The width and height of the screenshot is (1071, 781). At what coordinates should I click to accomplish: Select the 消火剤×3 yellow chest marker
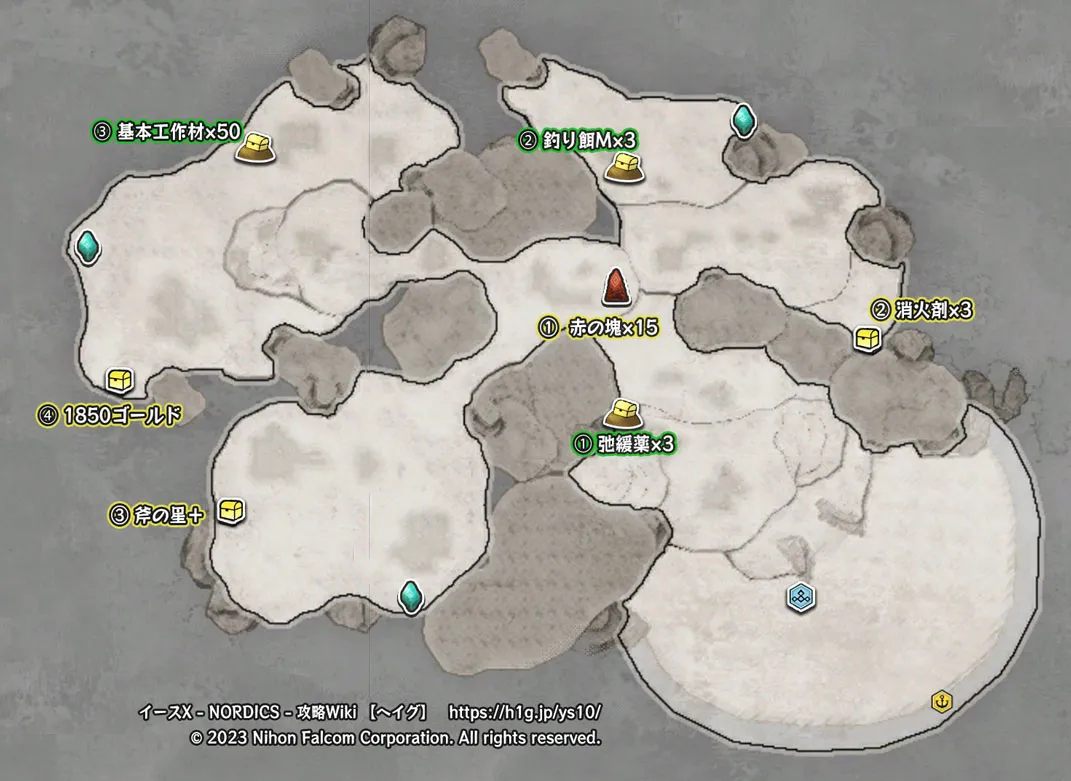[x=867, y=338]
